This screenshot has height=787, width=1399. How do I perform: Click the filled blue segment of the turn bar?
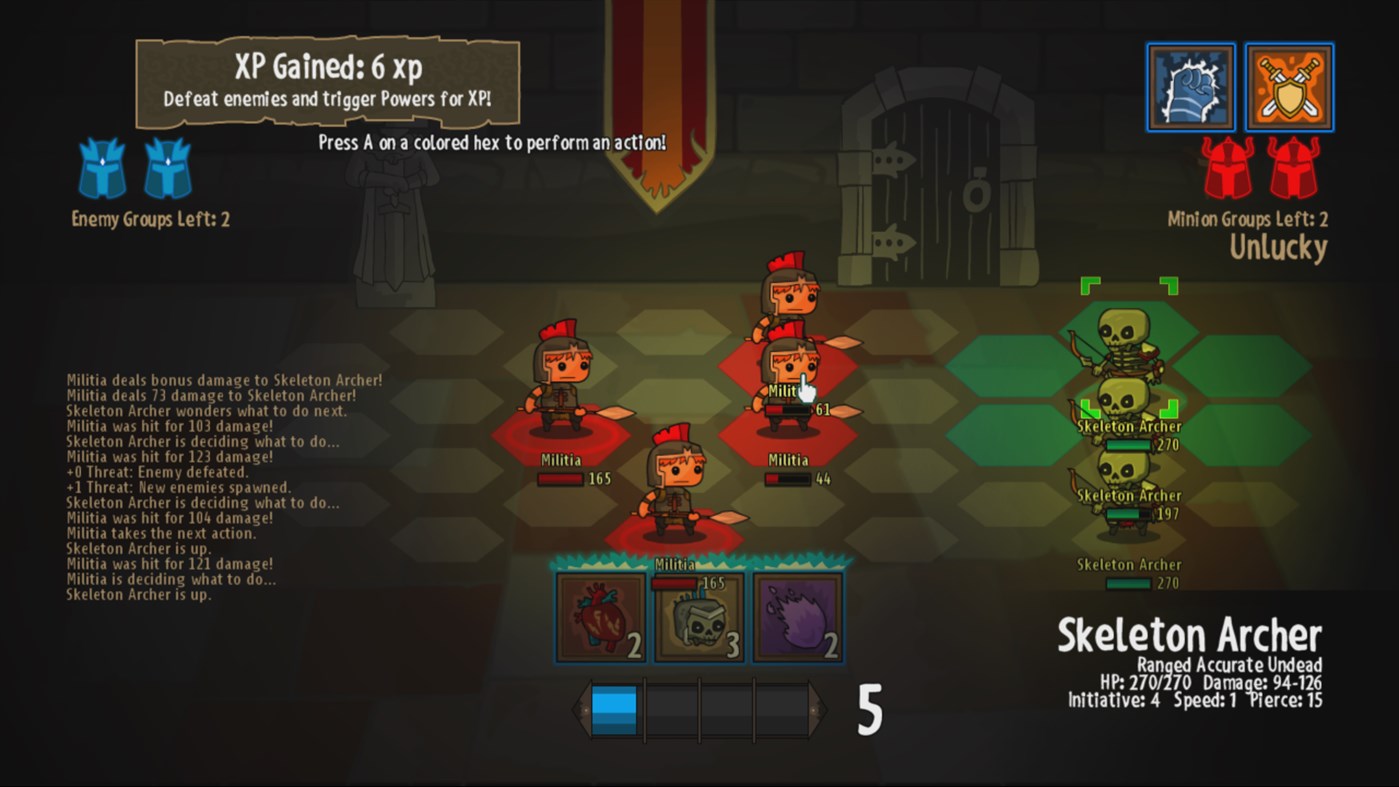[x=615, y=707]
